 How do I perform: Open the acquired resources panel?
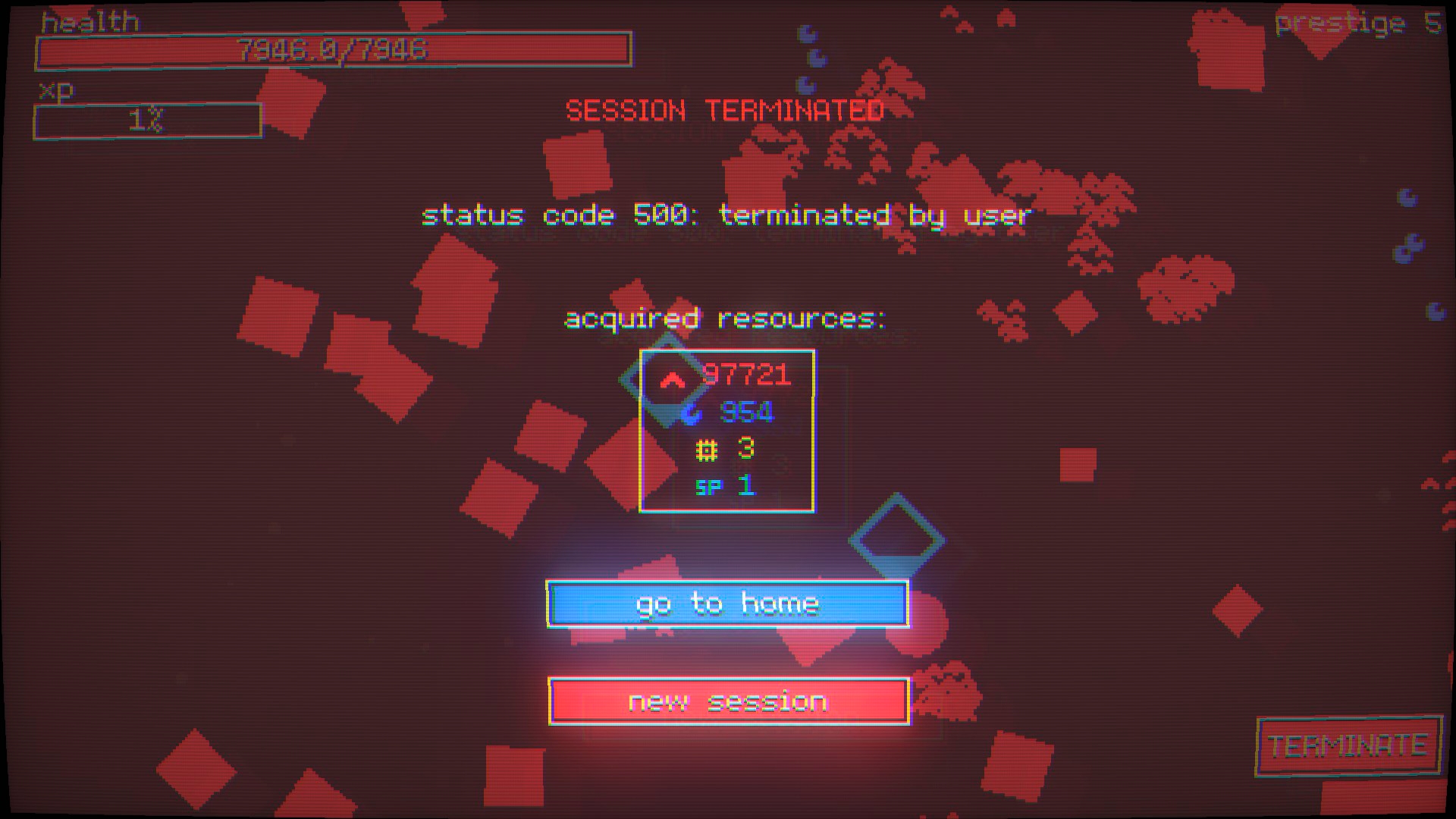click(727, 431)
